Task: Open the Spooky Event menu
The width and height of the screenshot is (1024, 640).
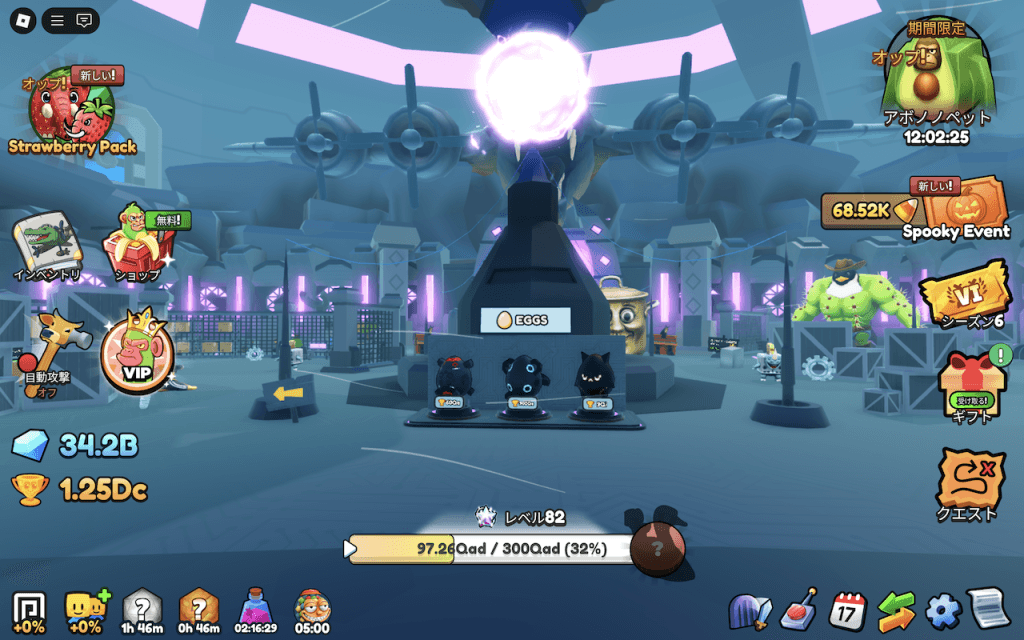Action: coord(957,209)
